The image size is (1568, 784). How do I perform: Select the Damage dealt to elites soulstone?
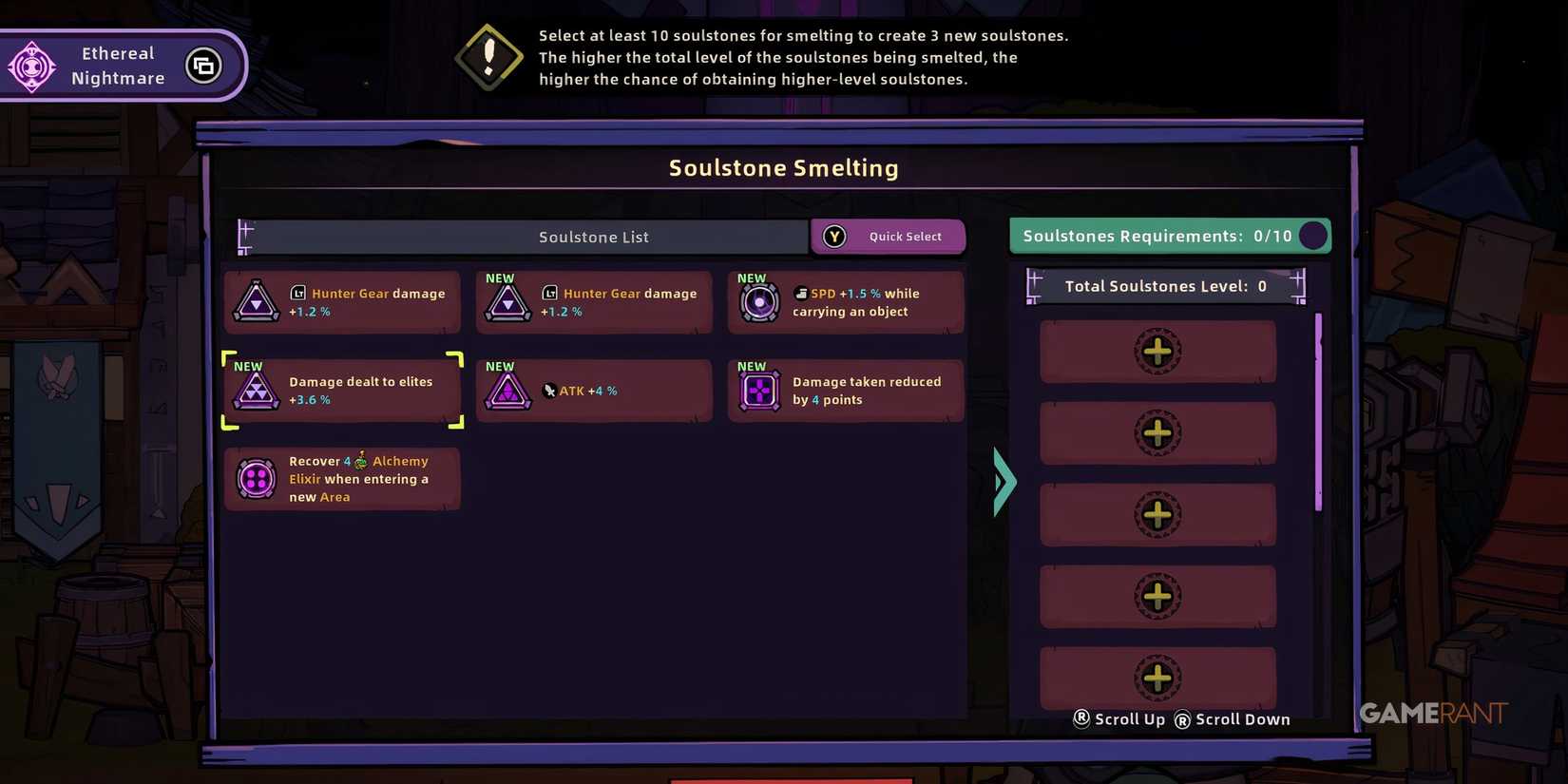tap(342, 391)
